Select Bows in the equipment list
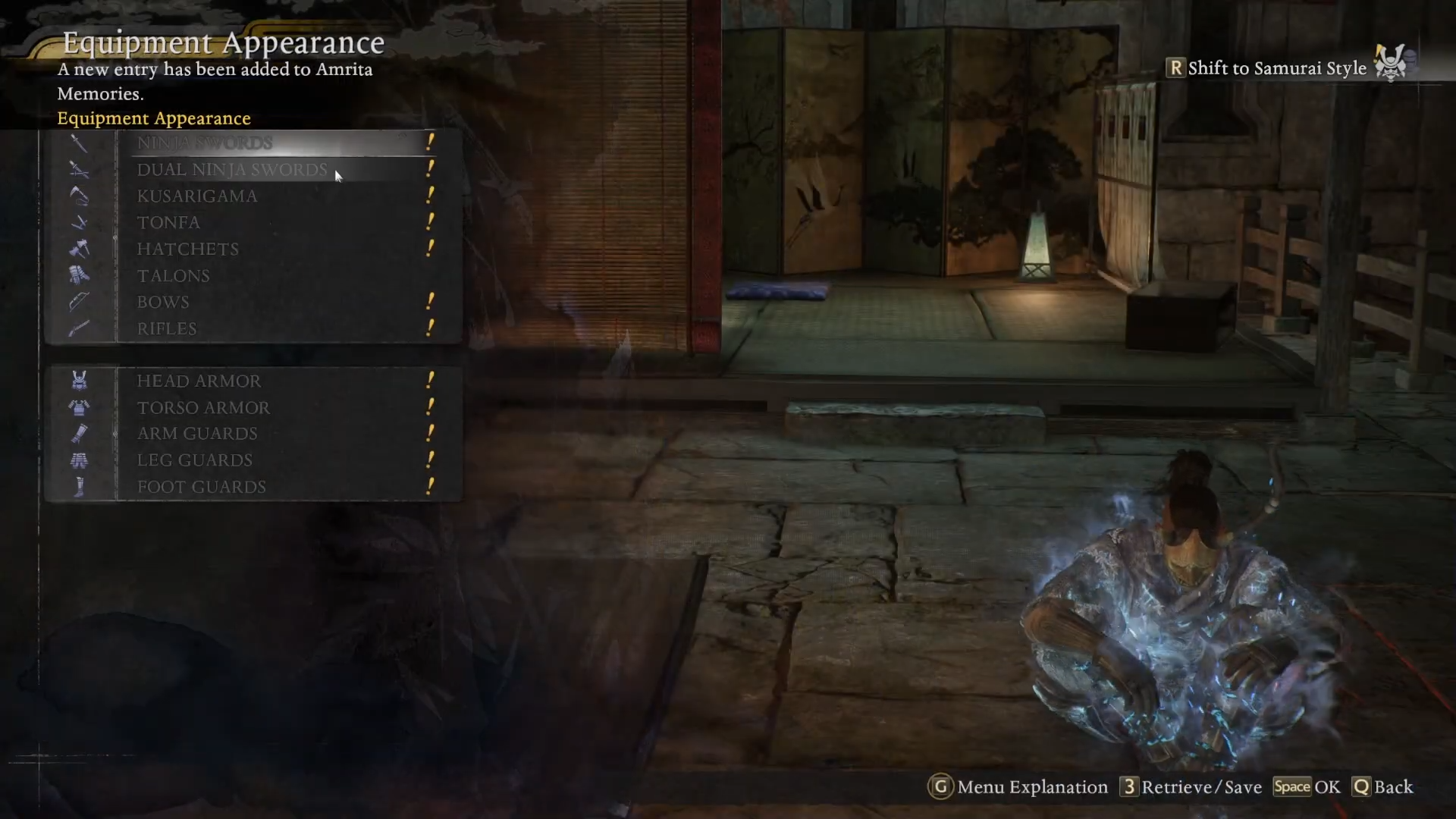The image size is (1456, 819). [163, 303]
